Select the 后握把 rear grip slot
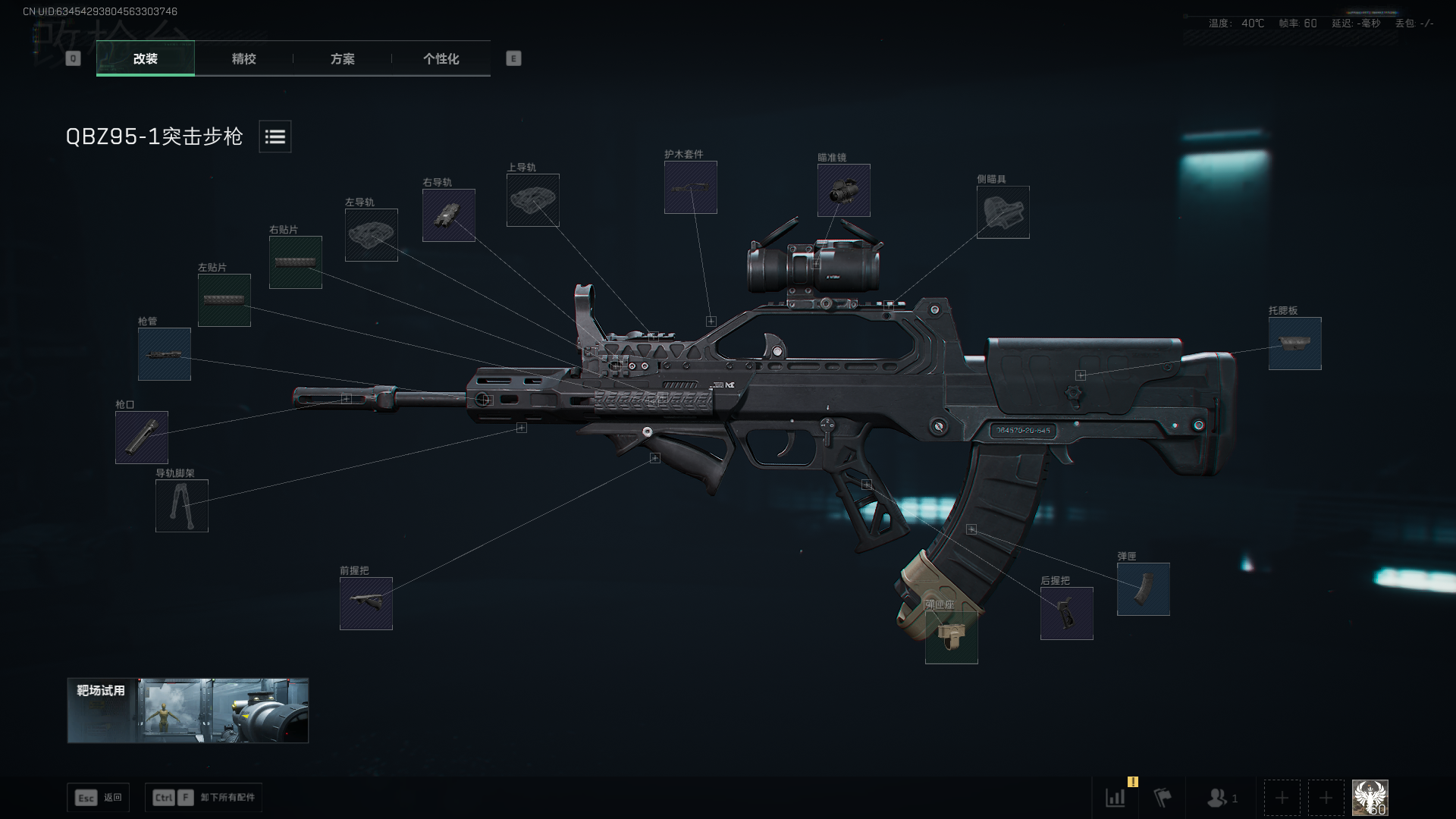Screen dimensions: 1456x819 [1067, 613]
